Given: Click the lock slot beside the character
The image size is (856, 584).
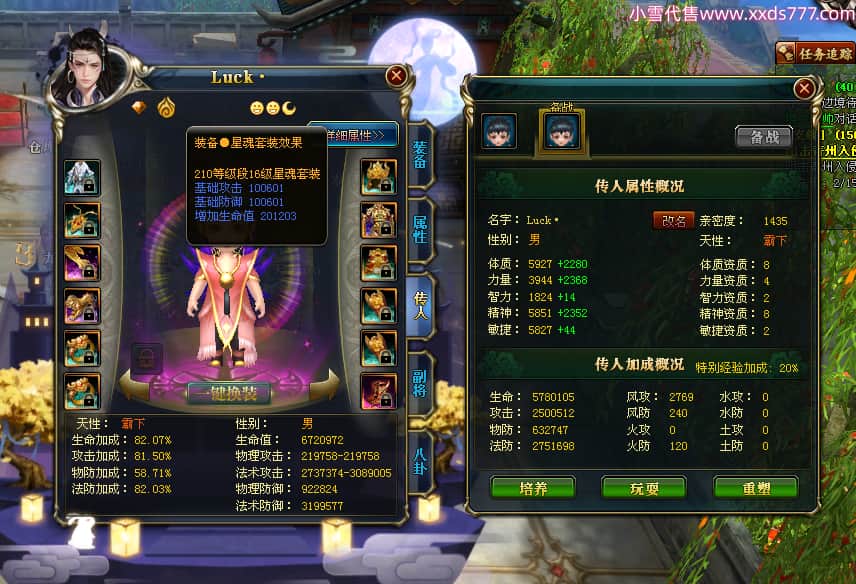Looking at the screenshot, I should pos(147,358).
